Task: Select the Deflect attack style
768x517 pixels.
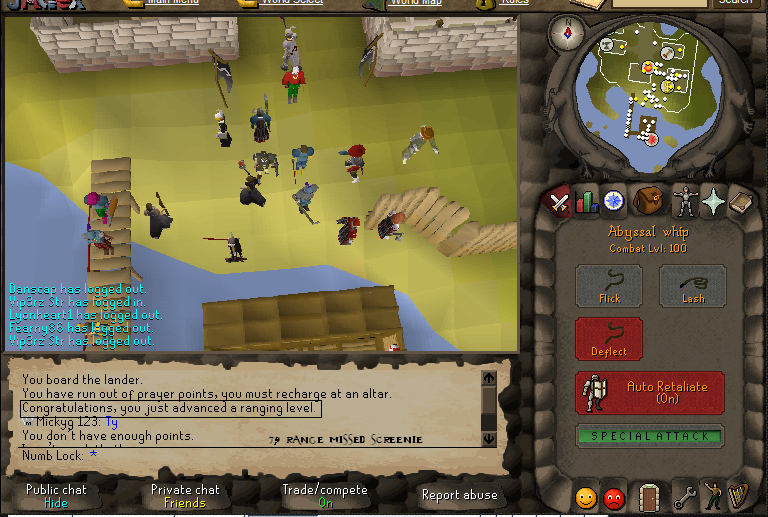Action: click(609, 339)
